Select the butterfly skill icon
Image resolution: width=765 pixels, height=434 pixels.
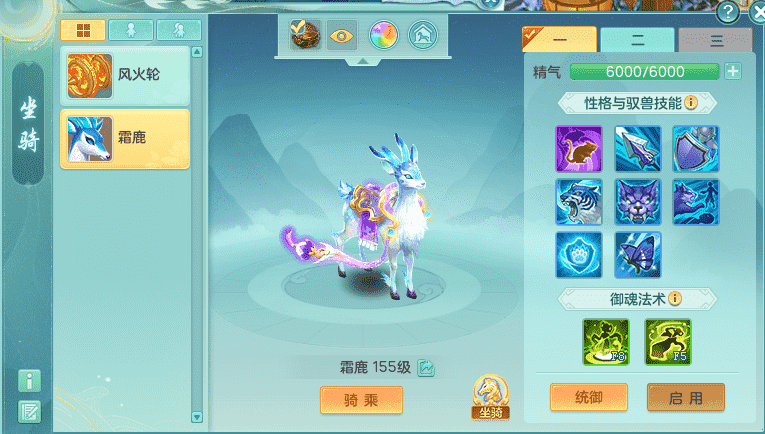637,255
